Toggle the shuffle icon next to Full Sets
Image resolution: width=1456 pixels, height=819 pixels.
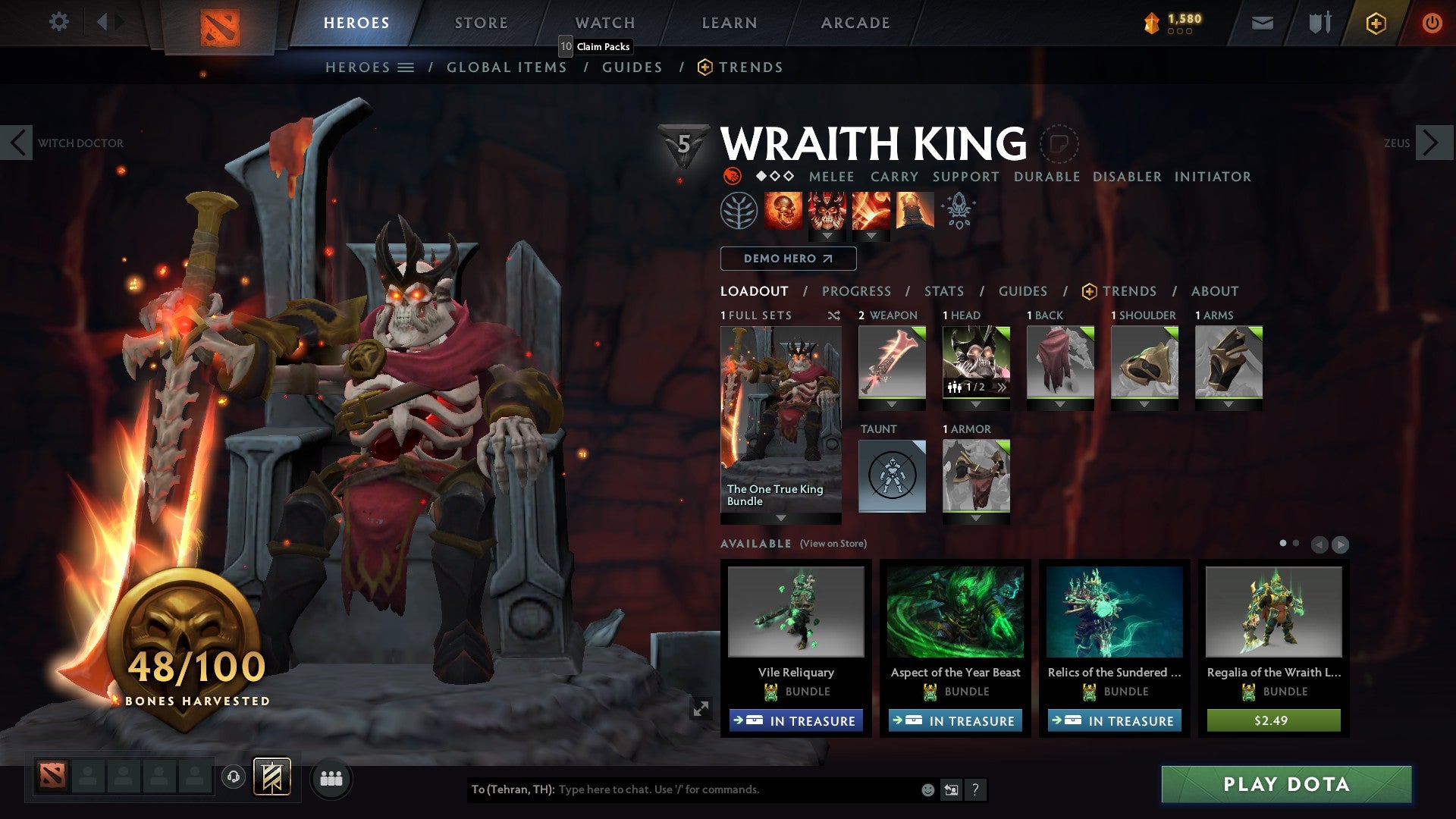point(834,315)
